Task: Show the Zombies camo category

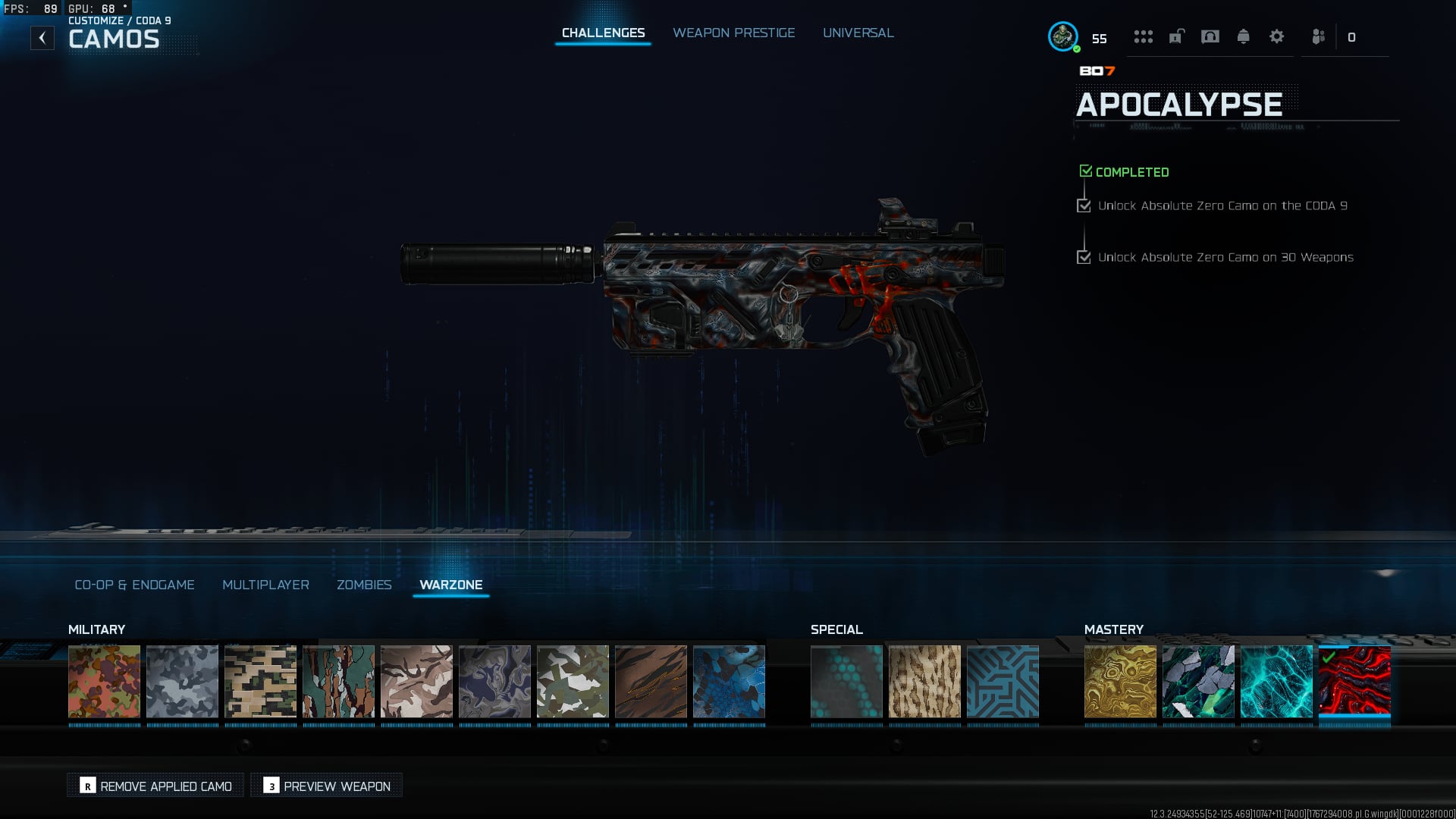Action: click(x=364, y=585)
